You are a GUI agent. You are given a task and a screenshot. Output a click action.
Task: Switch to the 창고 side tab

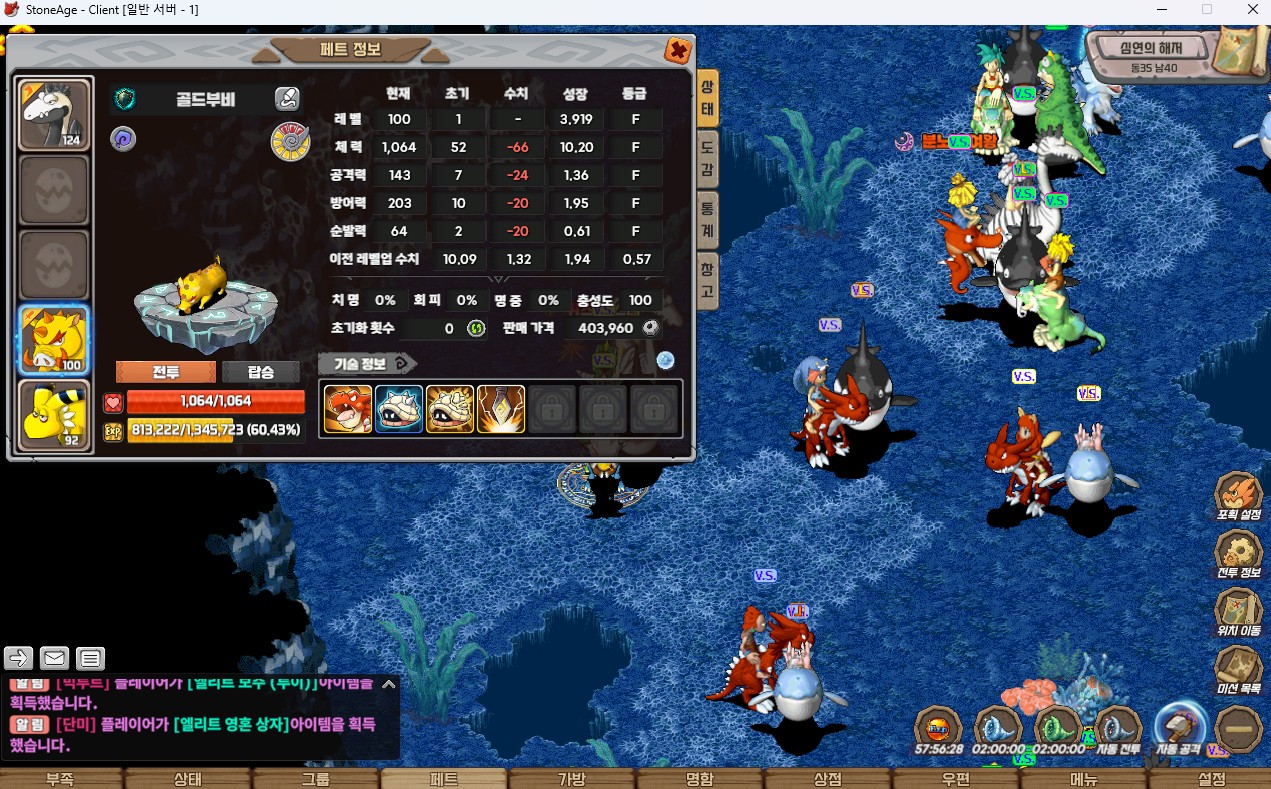click(x=707, y=281)
